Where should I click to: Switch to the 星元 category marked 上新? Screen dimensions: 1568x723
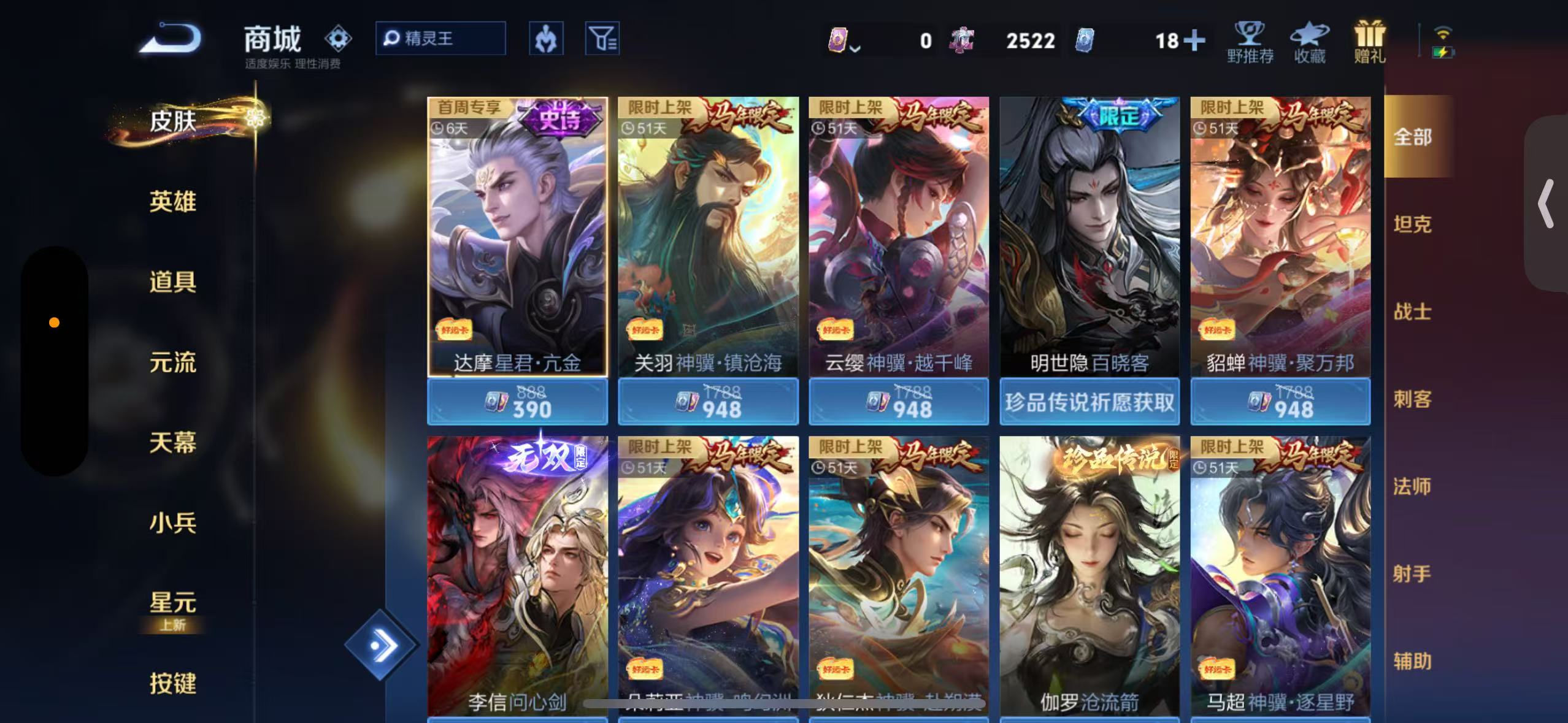[x=172, y=604]
